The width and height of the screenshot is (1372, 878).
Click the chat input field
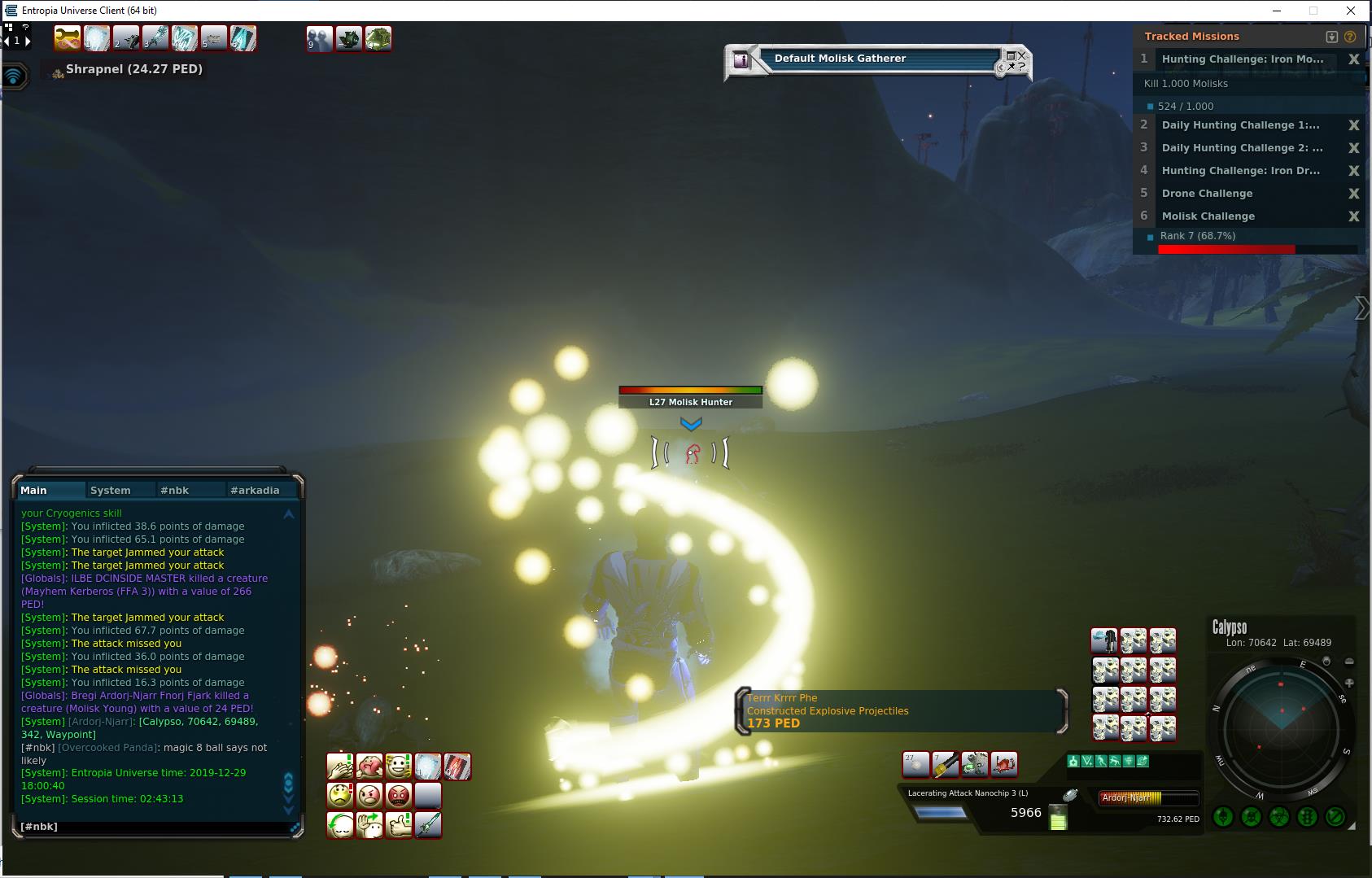(155, 826)
